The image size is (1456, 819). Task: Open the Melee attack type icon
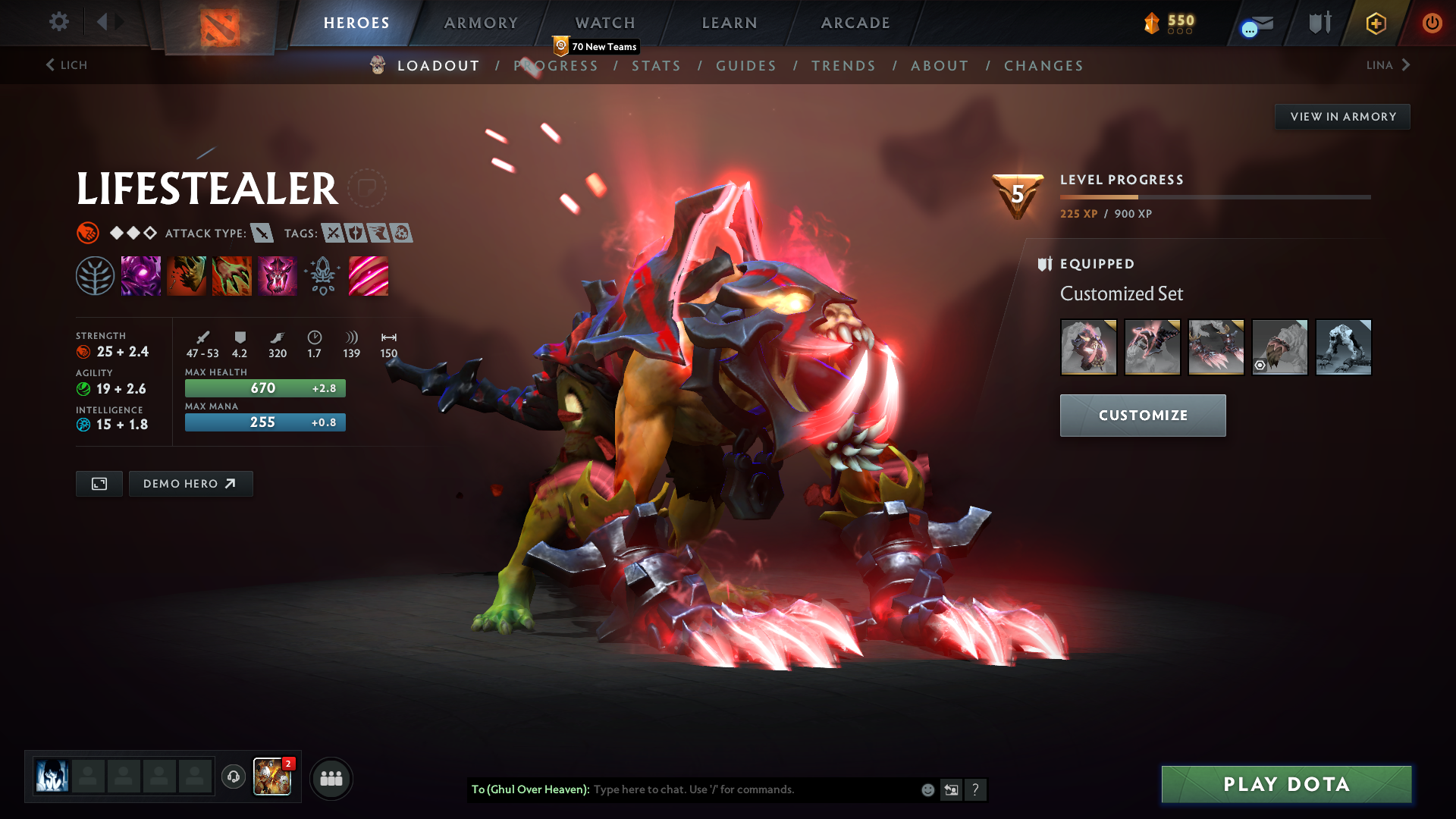[262, 234]
